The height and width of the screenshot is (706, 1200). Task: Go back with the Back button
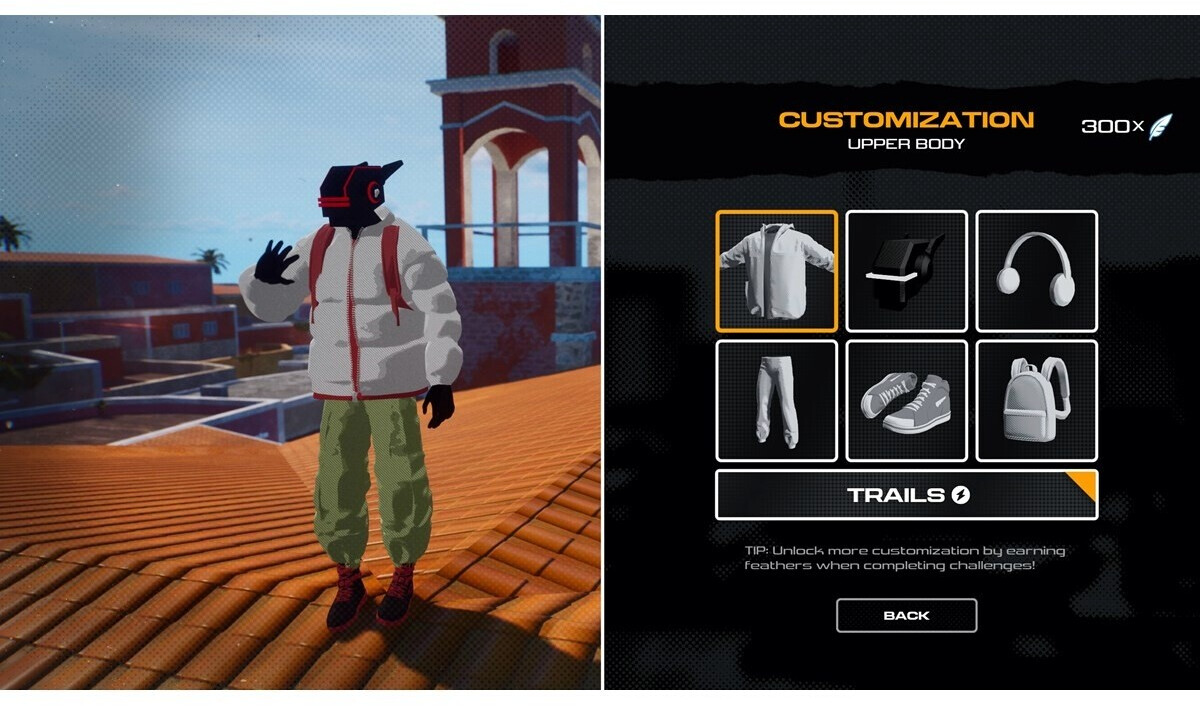click(x=906, y=616)
